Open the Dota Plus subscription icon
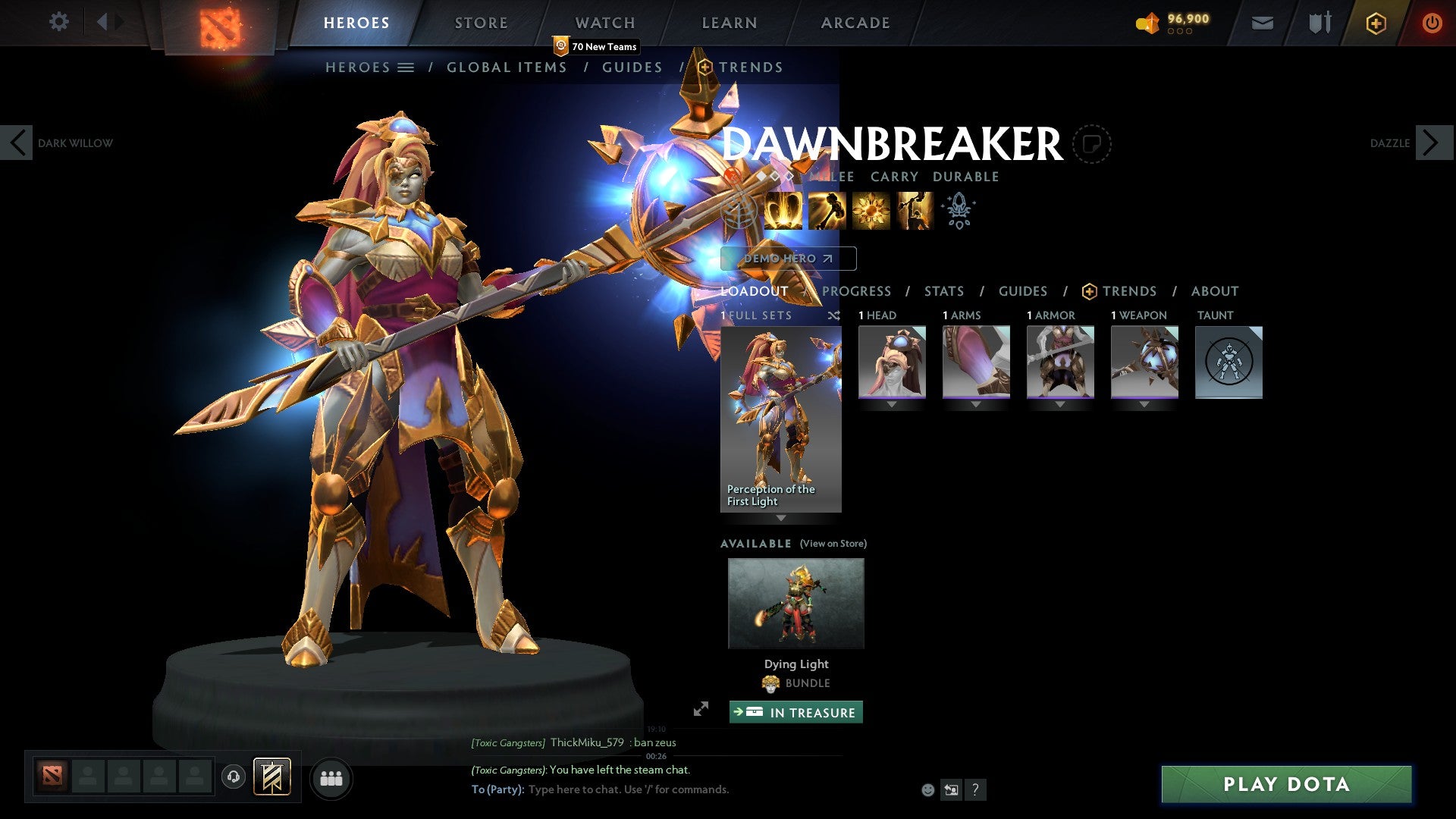 click(x=1376, y=23)
